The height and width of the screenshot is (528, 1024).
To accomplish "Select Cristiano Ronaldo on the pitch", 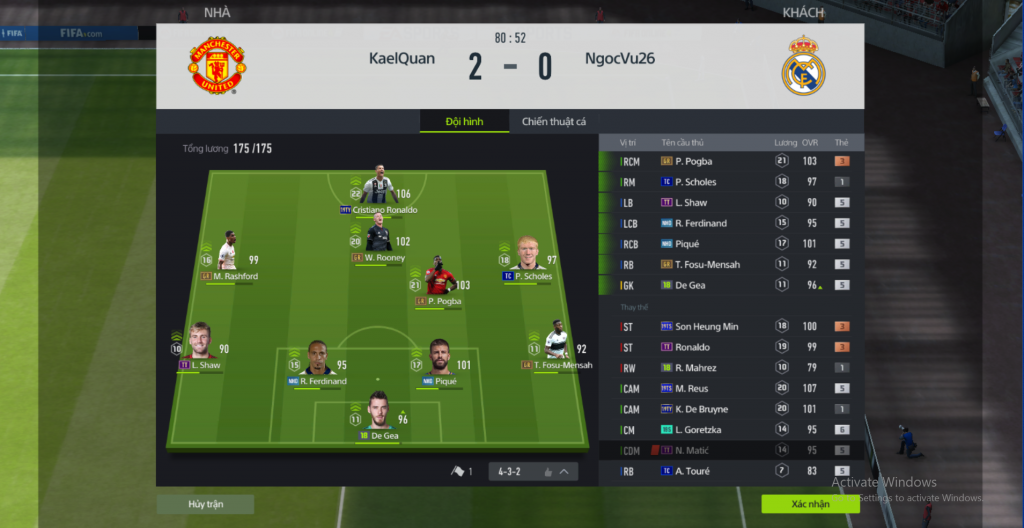I will click(x=379, y=188).
